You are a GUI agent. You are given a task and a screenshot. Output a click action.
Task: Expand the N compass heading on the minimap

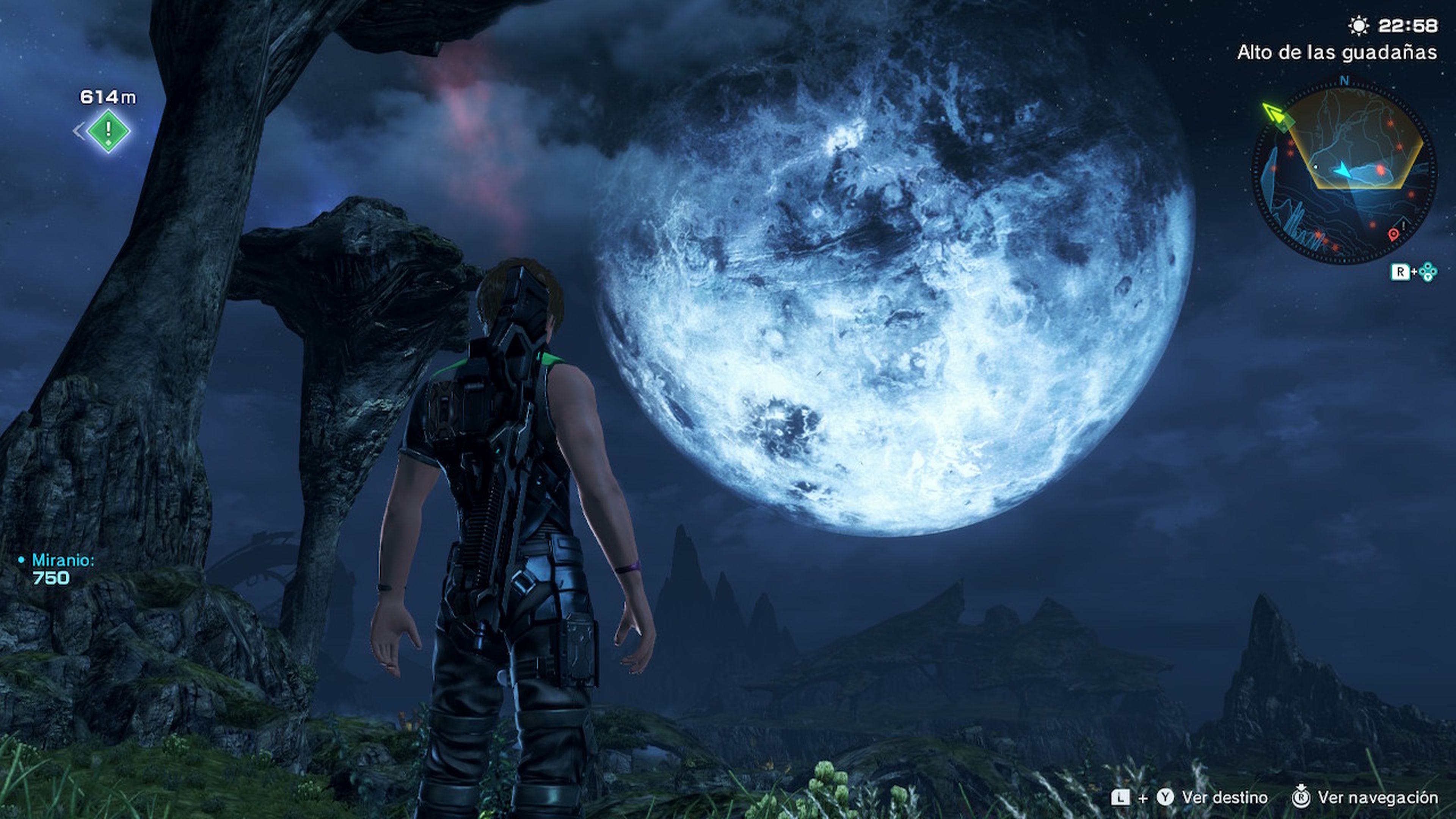1344,83
